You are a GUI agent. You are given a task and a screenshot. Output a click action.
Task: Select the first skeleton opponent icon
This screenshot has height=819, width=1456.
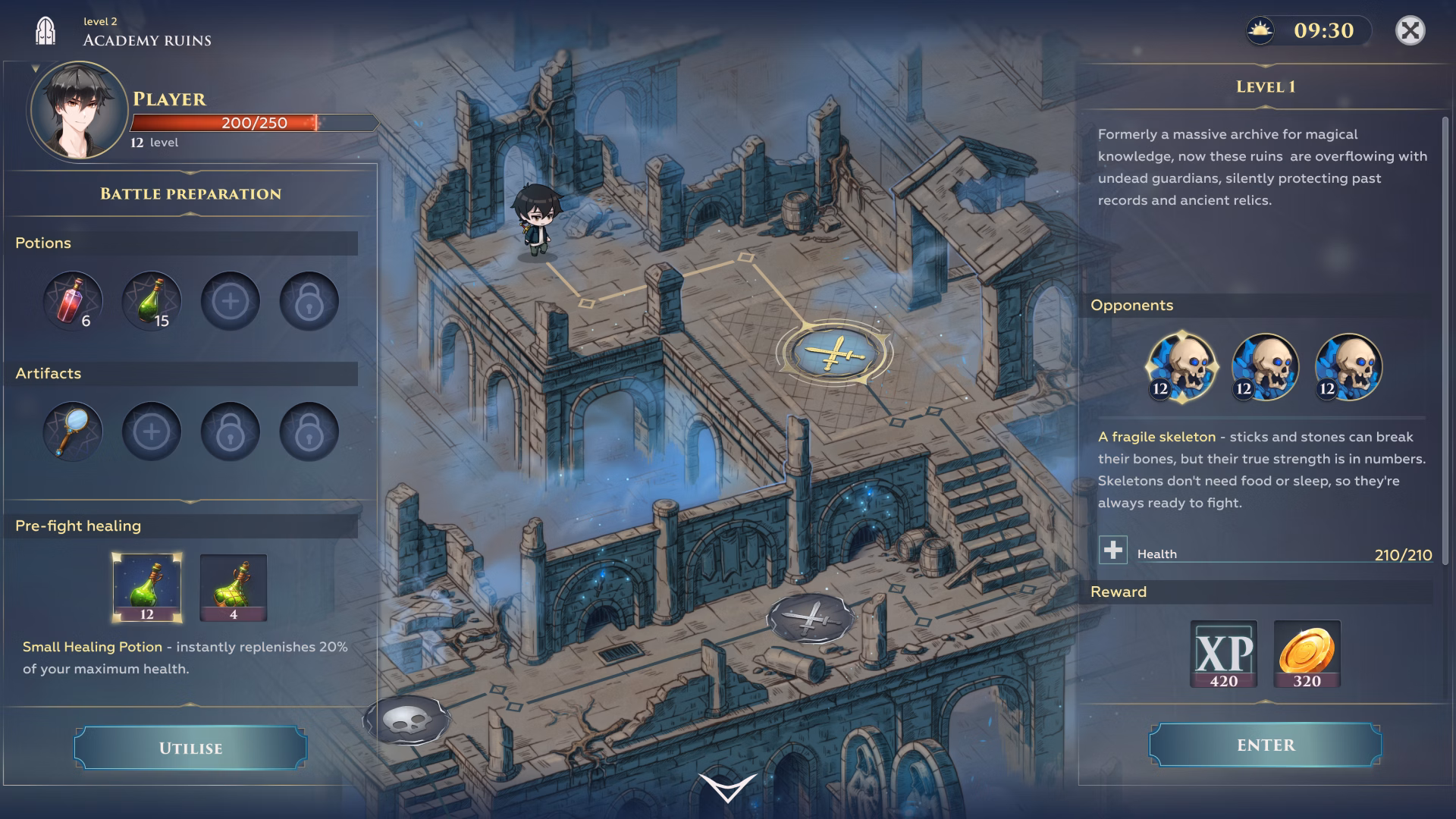(1181, 367)
